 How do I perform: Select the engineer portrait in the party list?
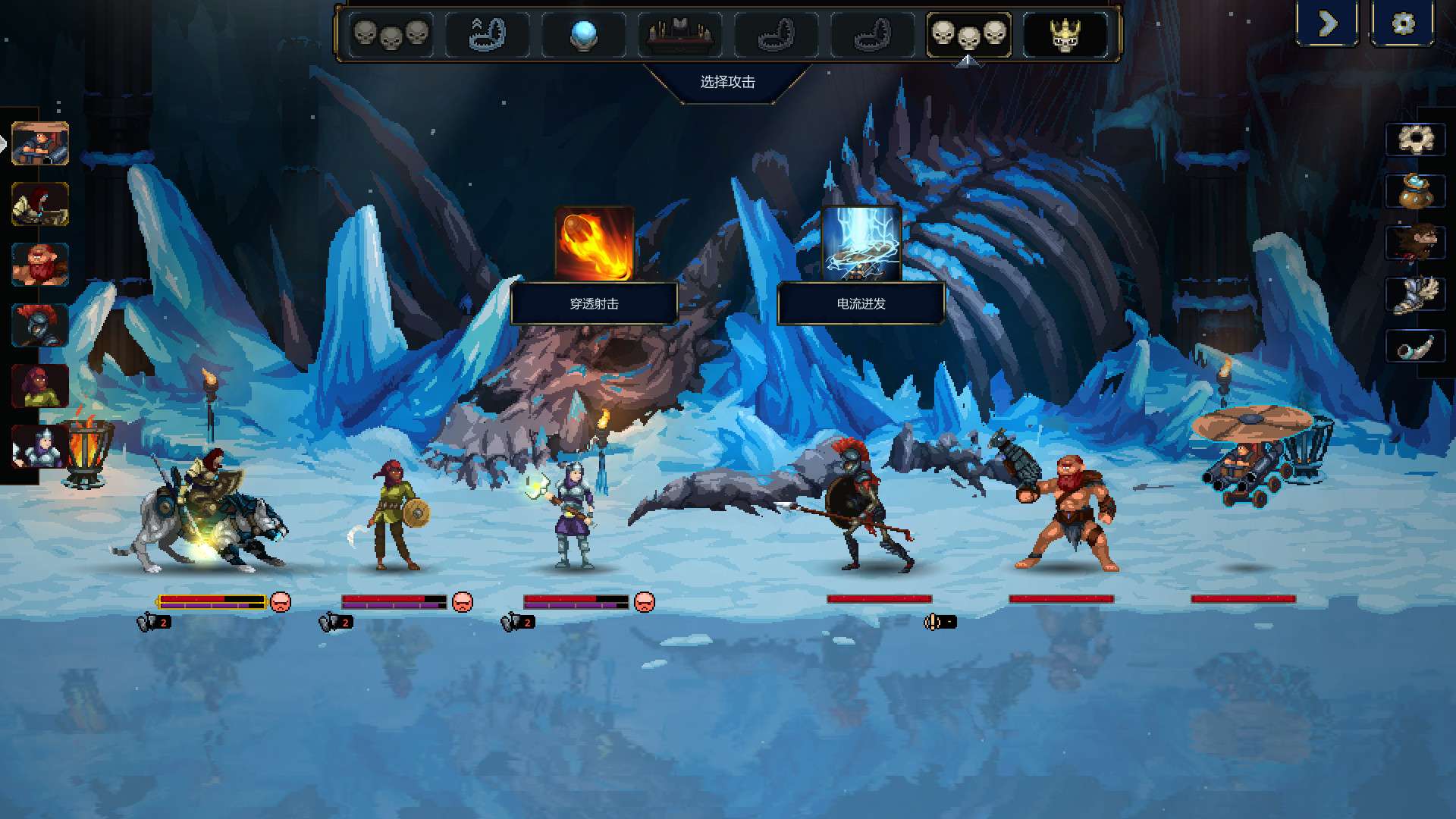(x=42, y=144)
